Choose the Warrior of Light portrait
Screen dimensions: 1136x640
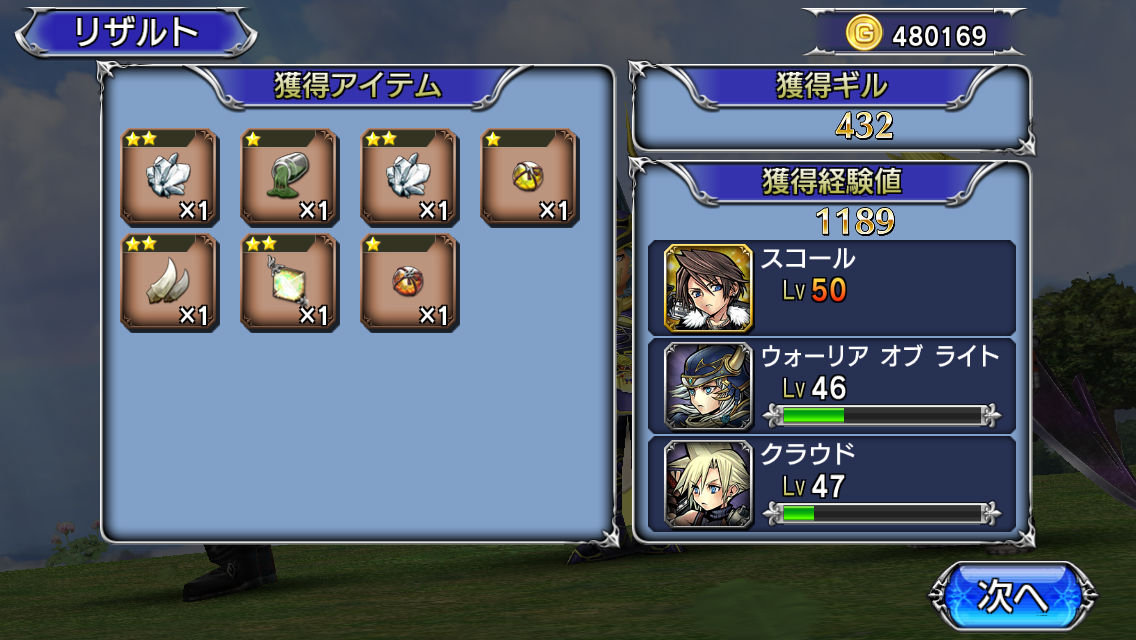click(708, 385)
